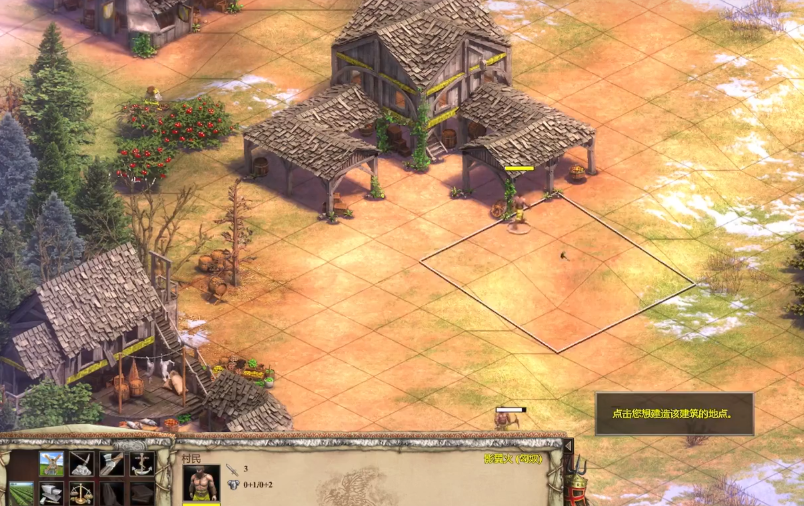804x506 pixels.
Task: Build a mill from the windmill icon
Action: click(x=52, y=463)
